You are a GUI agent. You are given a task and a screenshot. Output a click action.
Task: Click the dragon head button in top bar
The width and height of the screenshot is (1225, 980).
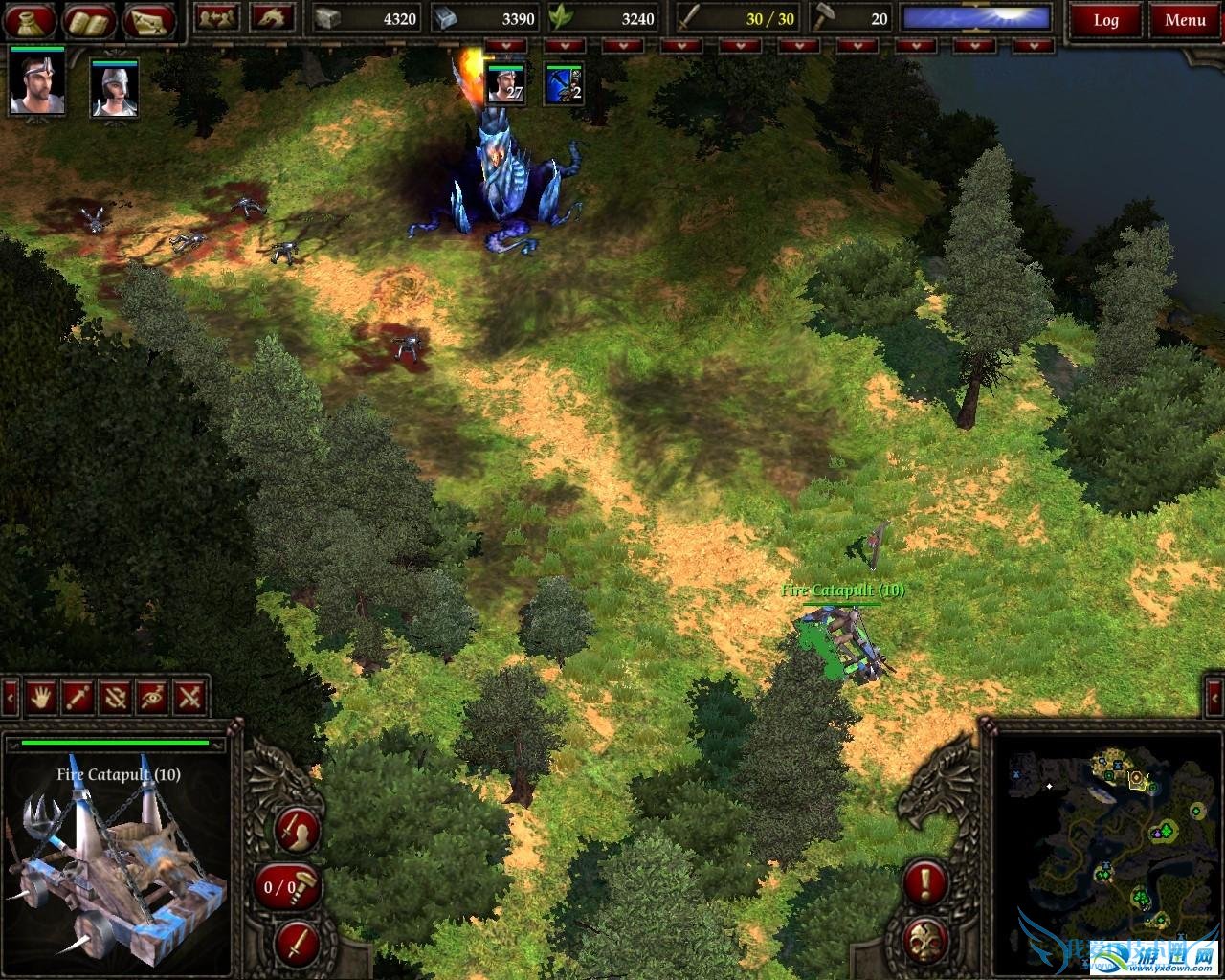pos(273,18)
